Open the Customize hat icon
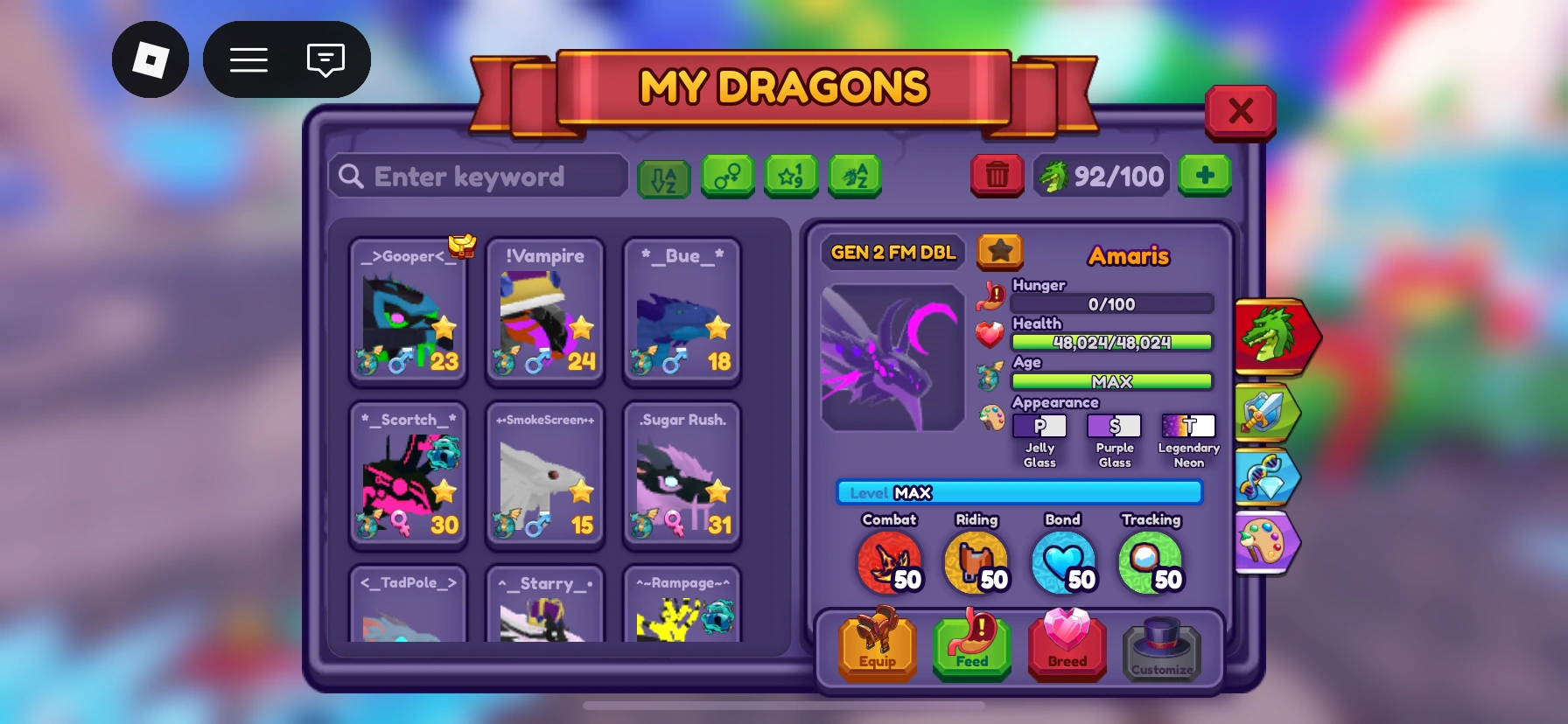Image resolution: width=1568 pixels, height=724 pixels. (1162, 647)
